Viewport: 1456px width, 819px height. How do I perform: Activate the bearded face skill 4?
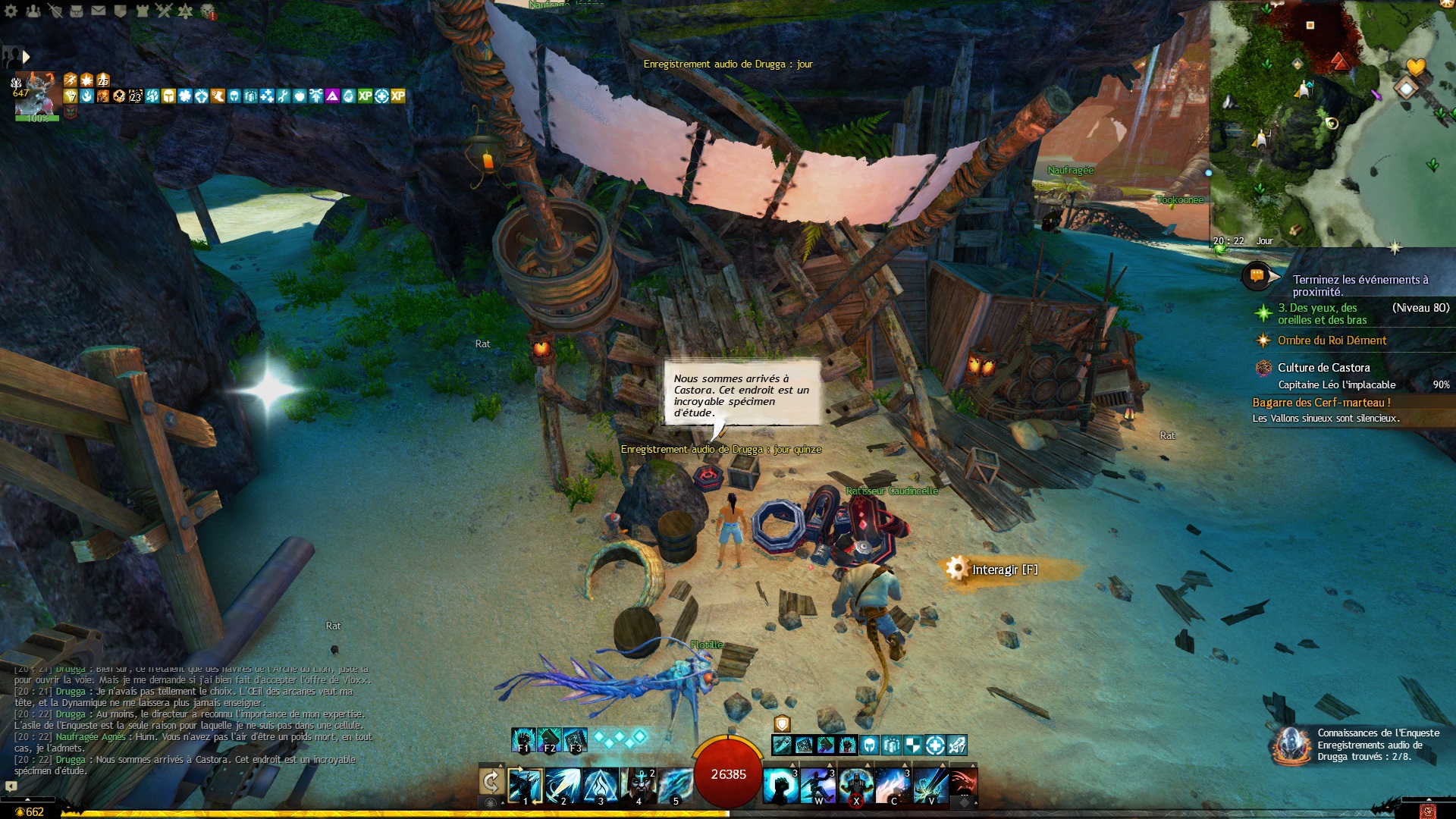pos(638,785)
